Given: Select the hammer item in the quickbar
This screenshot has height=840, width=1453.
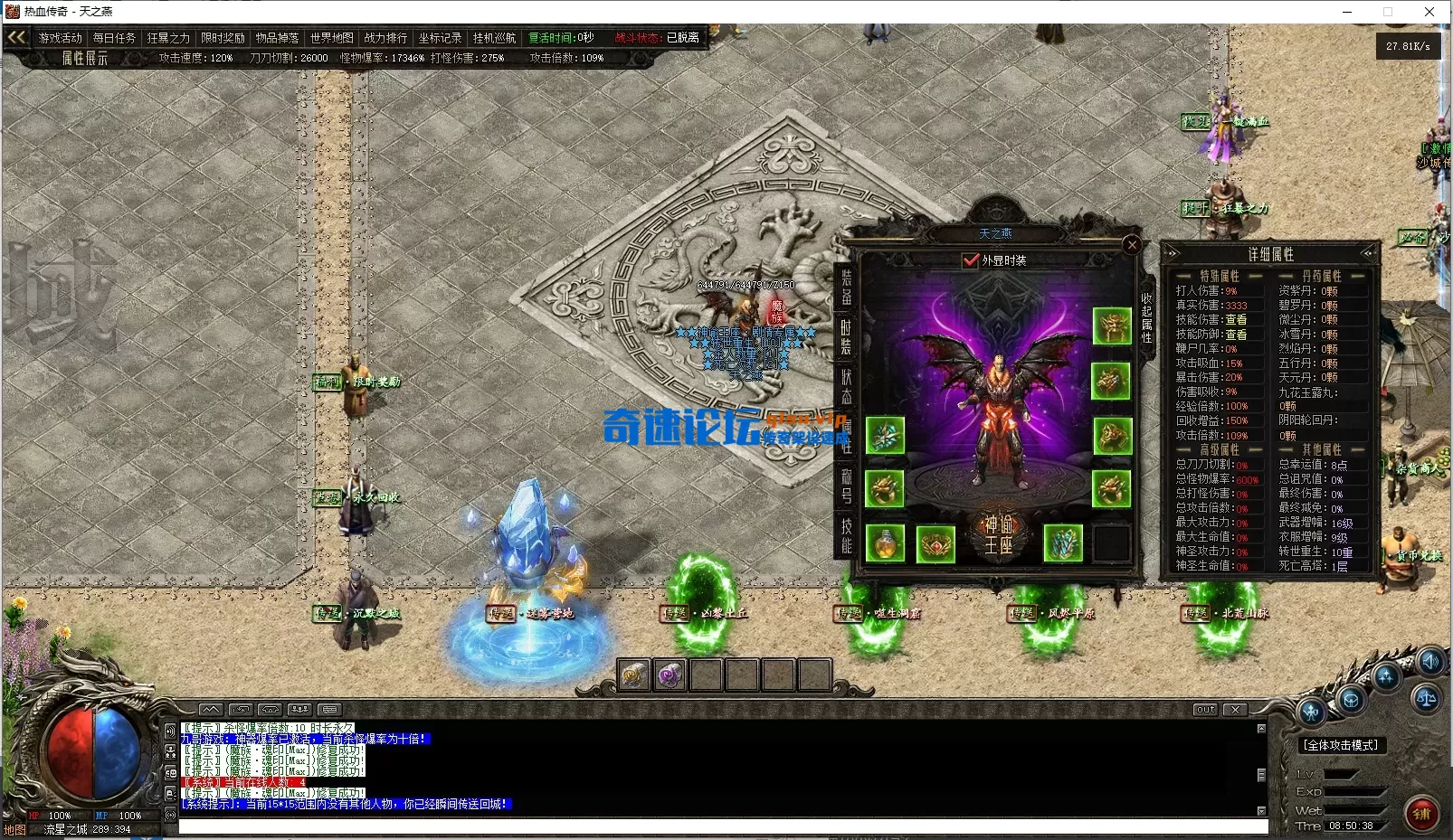Looking at the screenshot, I should (633, 675).
